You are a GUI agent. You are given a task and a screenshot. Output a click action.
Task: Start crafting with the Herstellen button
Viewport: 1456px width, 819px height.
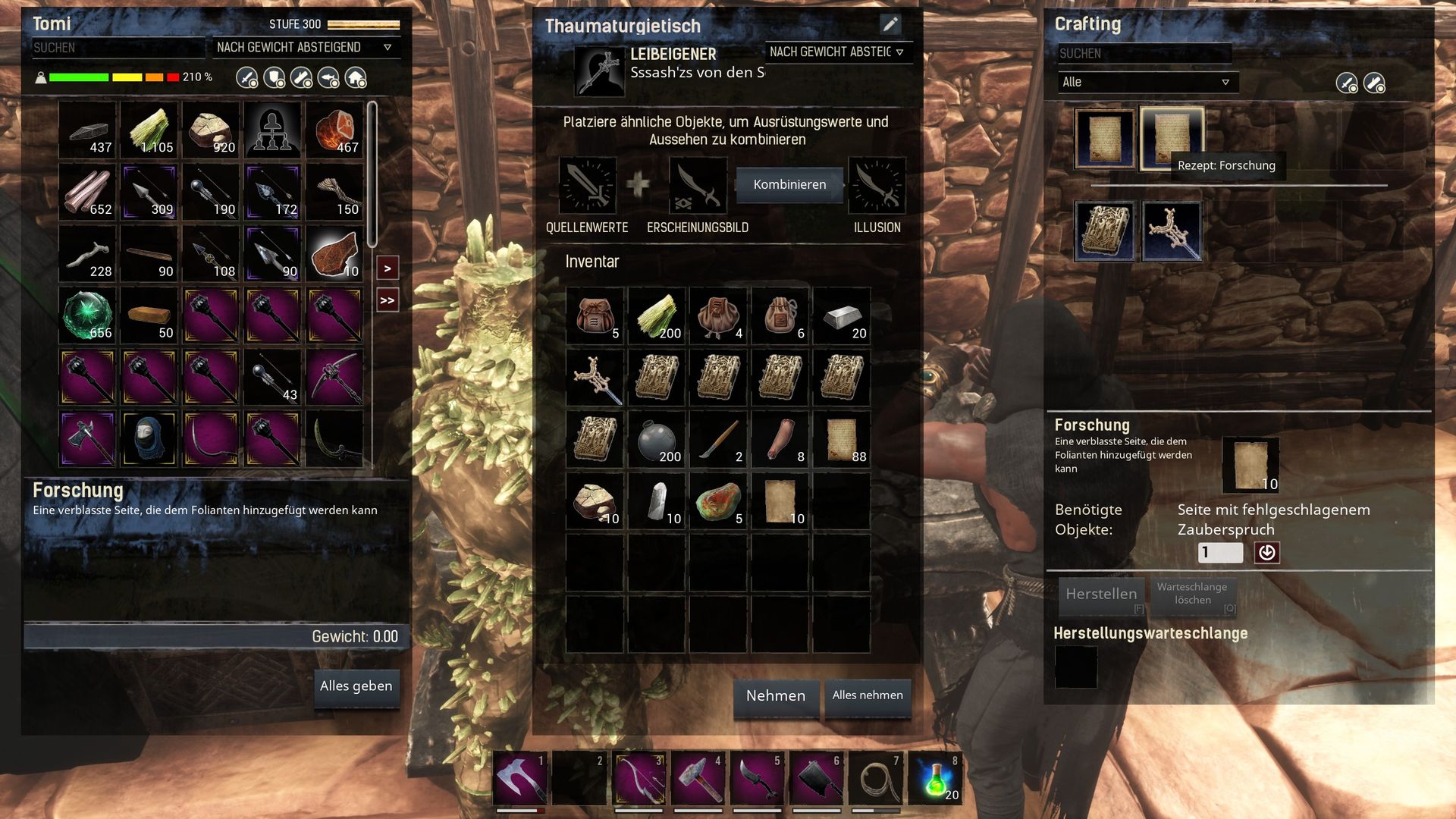click(1101, 595)
